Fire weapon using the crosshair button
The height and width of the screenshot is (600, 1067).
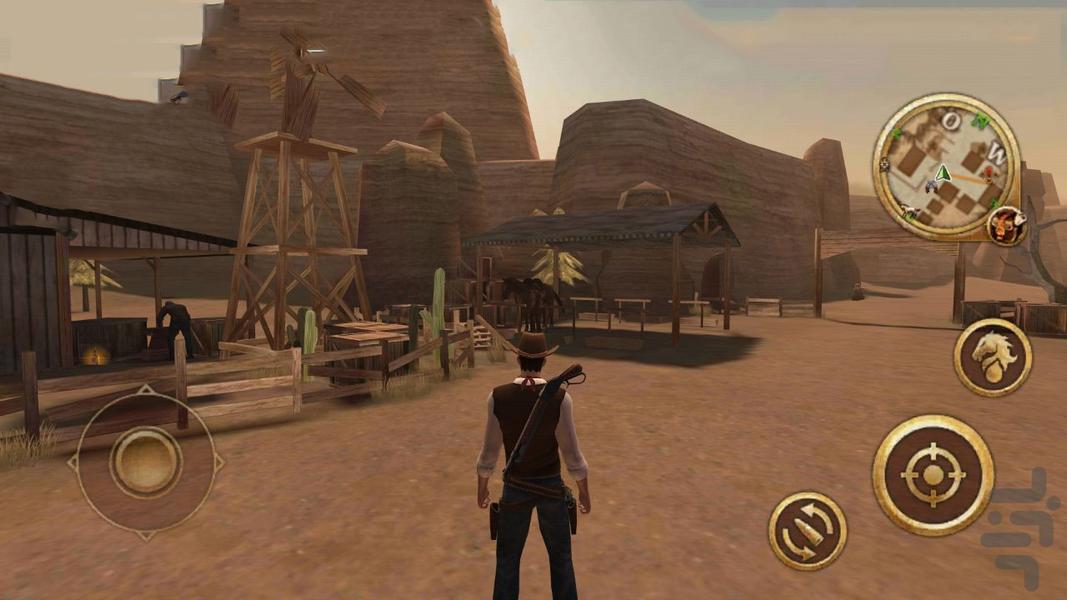(932, 475)
